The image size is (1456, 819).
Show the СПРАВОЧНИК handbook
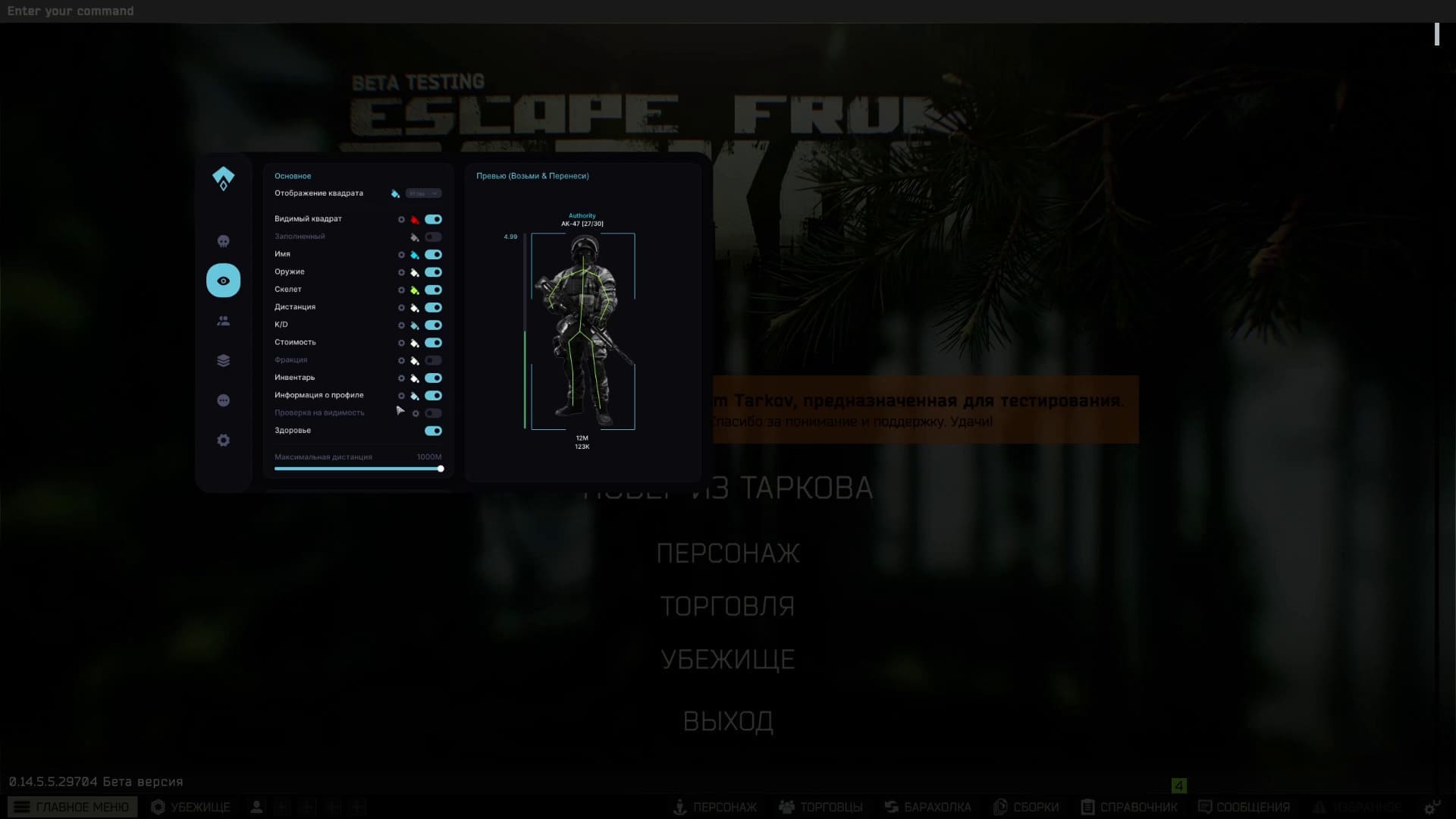(1130, 807)
